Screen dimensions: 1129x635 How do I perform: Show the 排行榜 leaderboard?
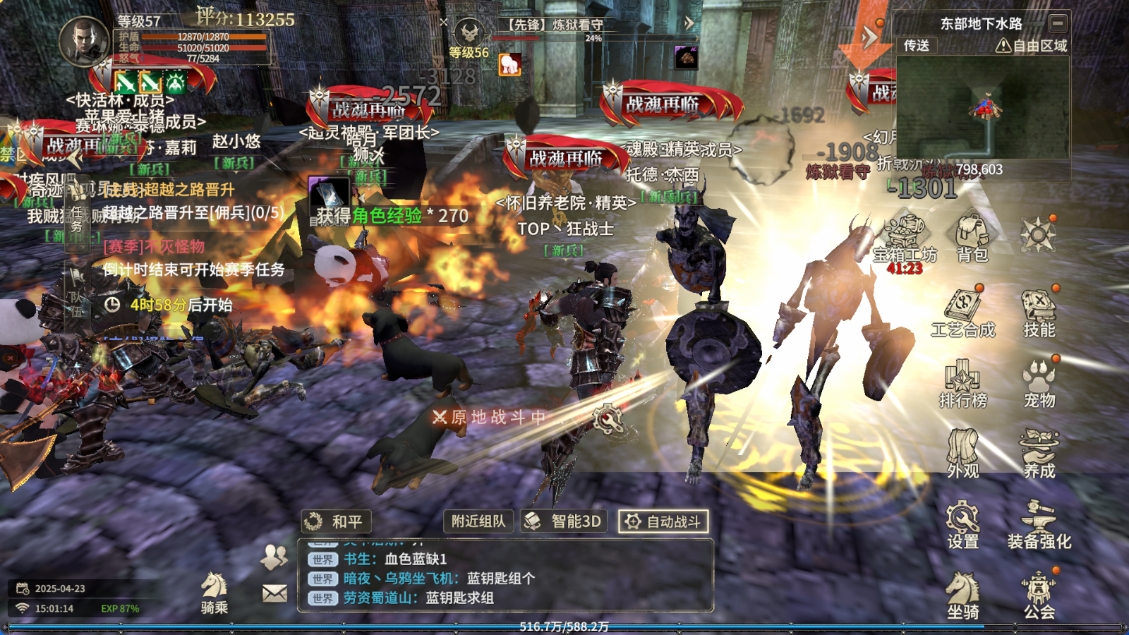(x=963, y=382)
